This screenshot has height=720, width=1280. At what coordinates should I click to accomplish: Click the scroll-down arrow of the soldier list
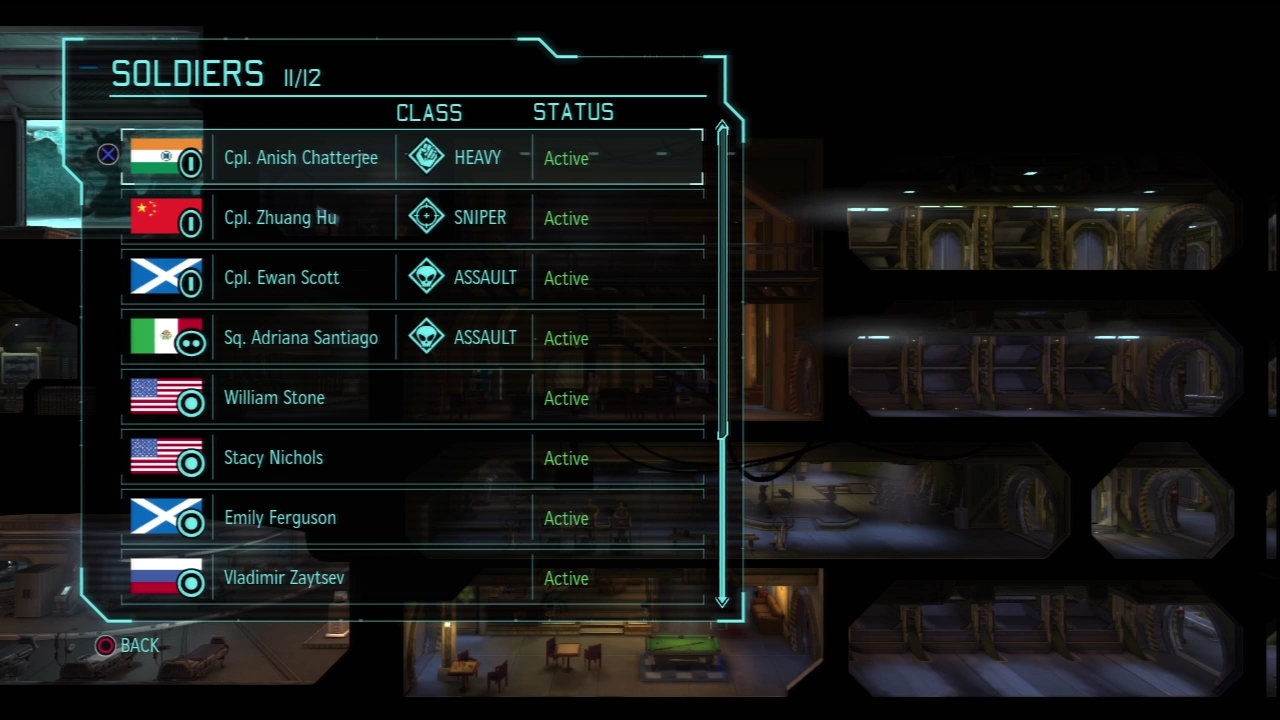click(x=722, y=600)
